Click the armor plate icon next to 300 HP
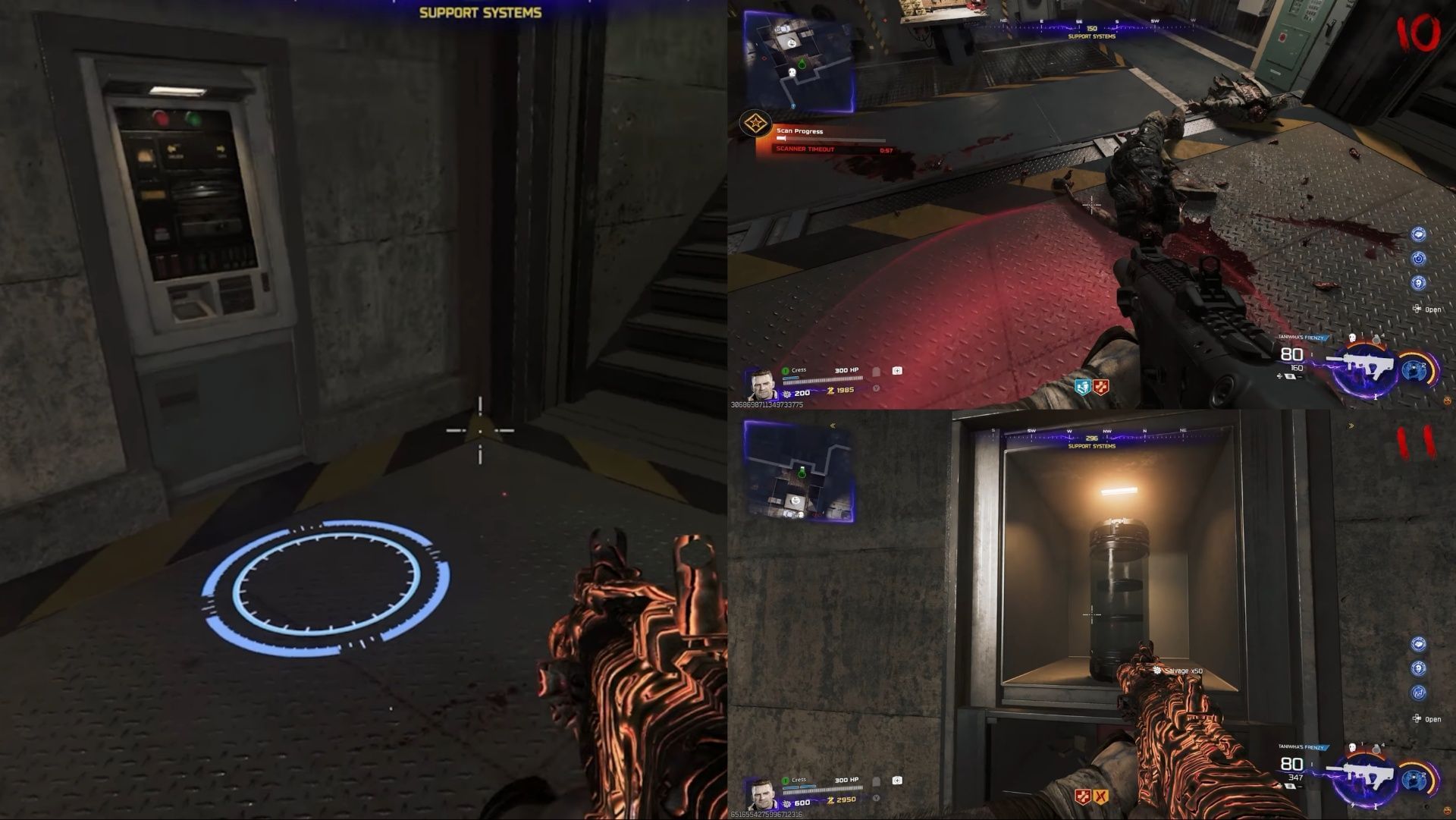The image size is (1456, 820). click(x=876, y=371)
